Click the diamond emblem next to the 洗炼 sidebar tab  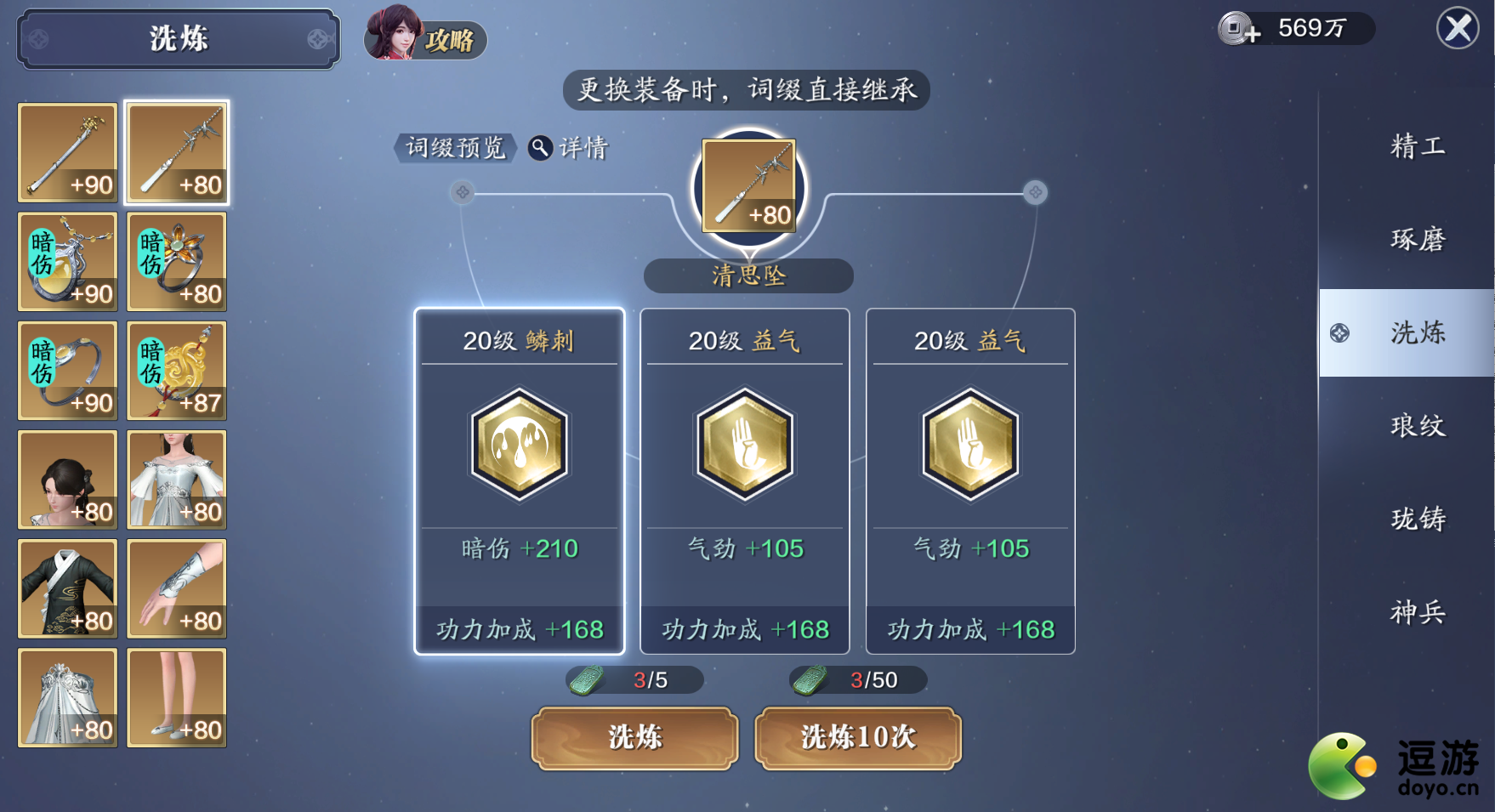coord(1341,334)
